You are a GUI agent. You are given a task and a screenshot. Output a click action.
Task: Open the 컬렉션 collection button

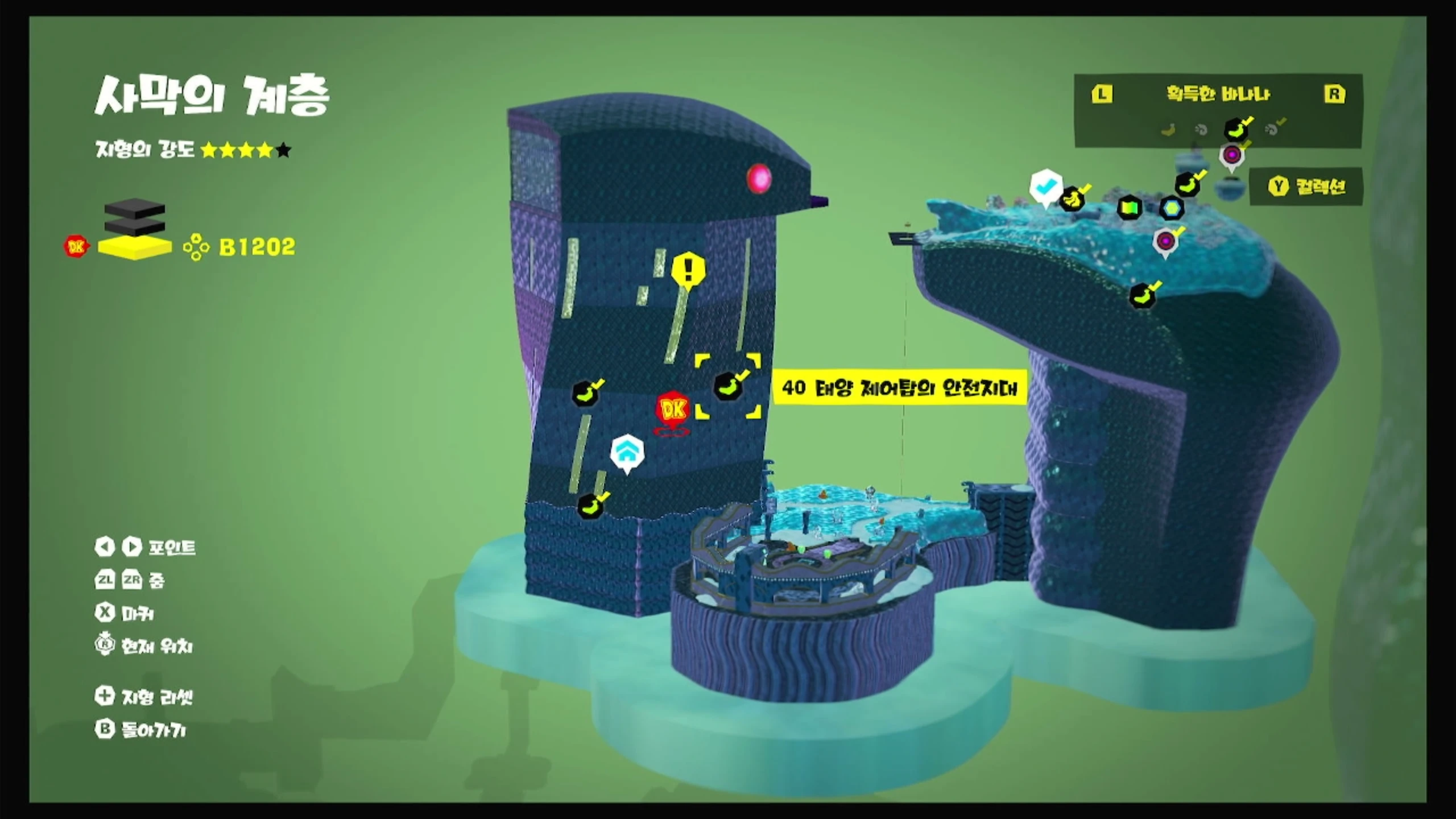click(1306, 187)
